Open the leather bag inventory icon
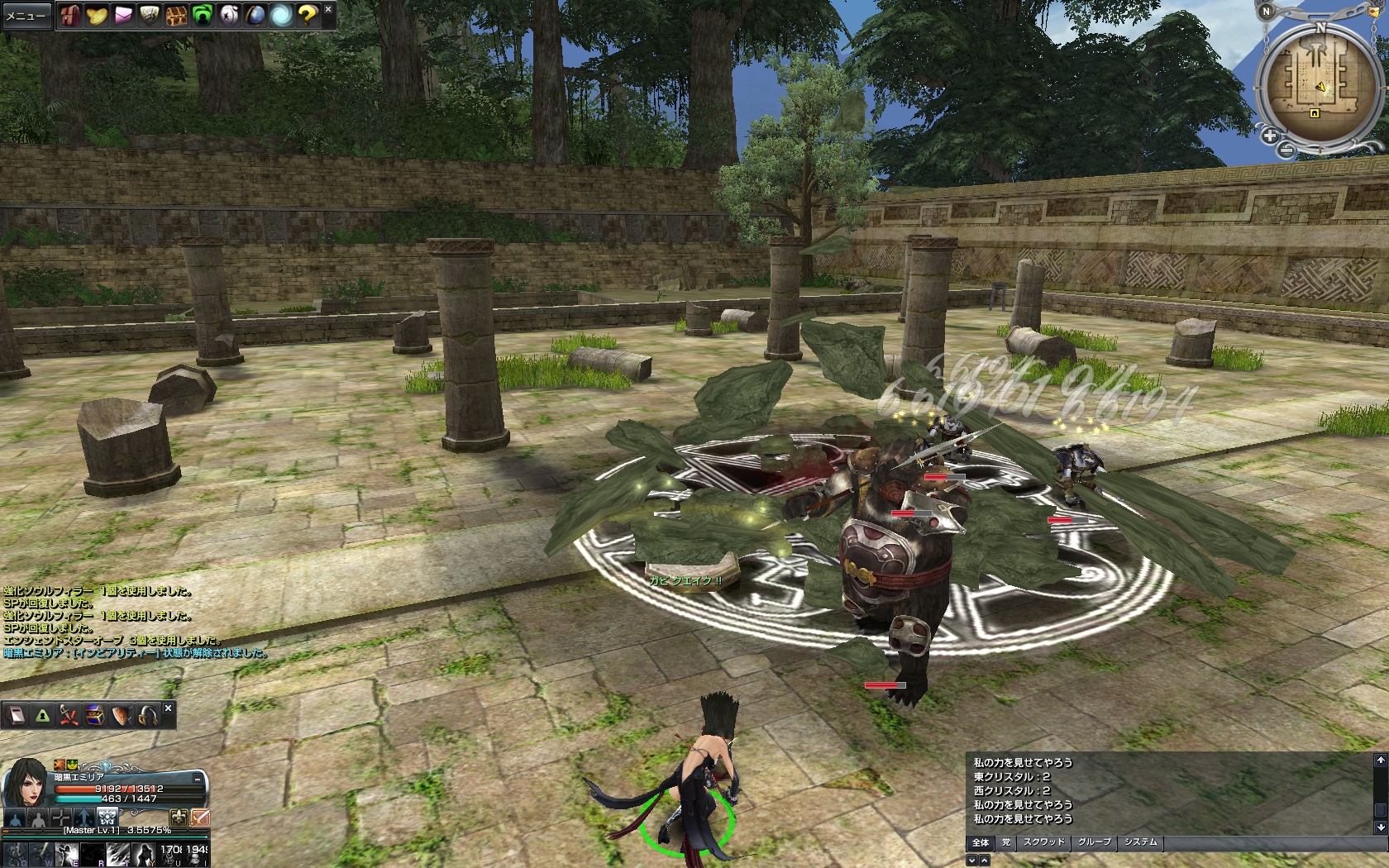 (69, 16)
